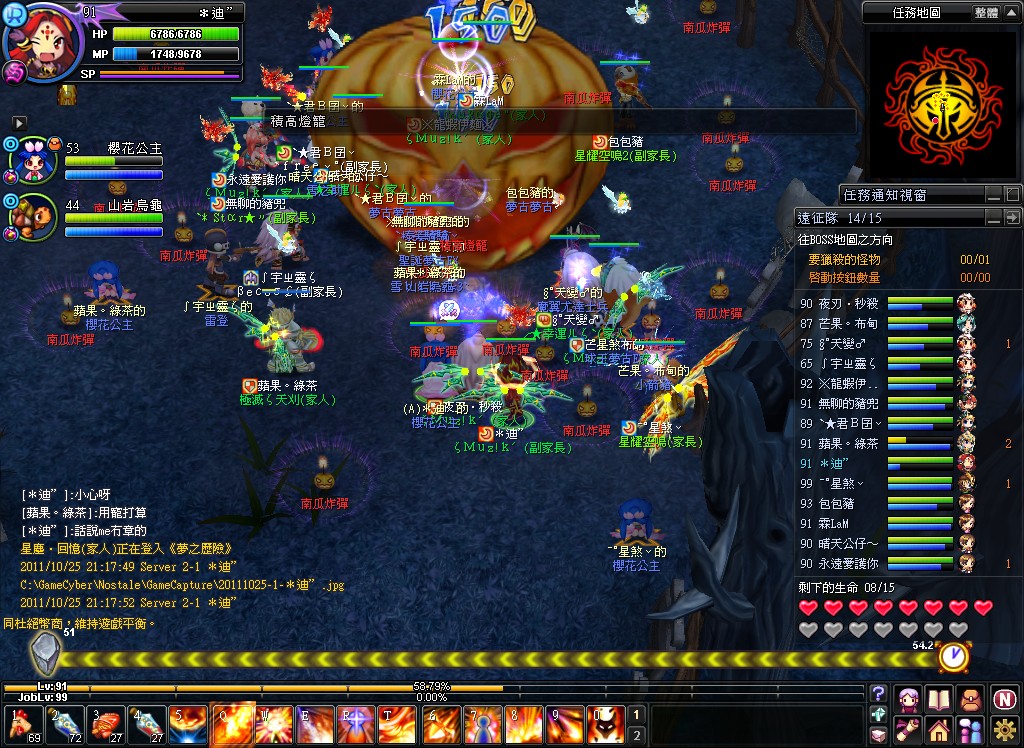Open the friends and chat community icon

(970, 729)
